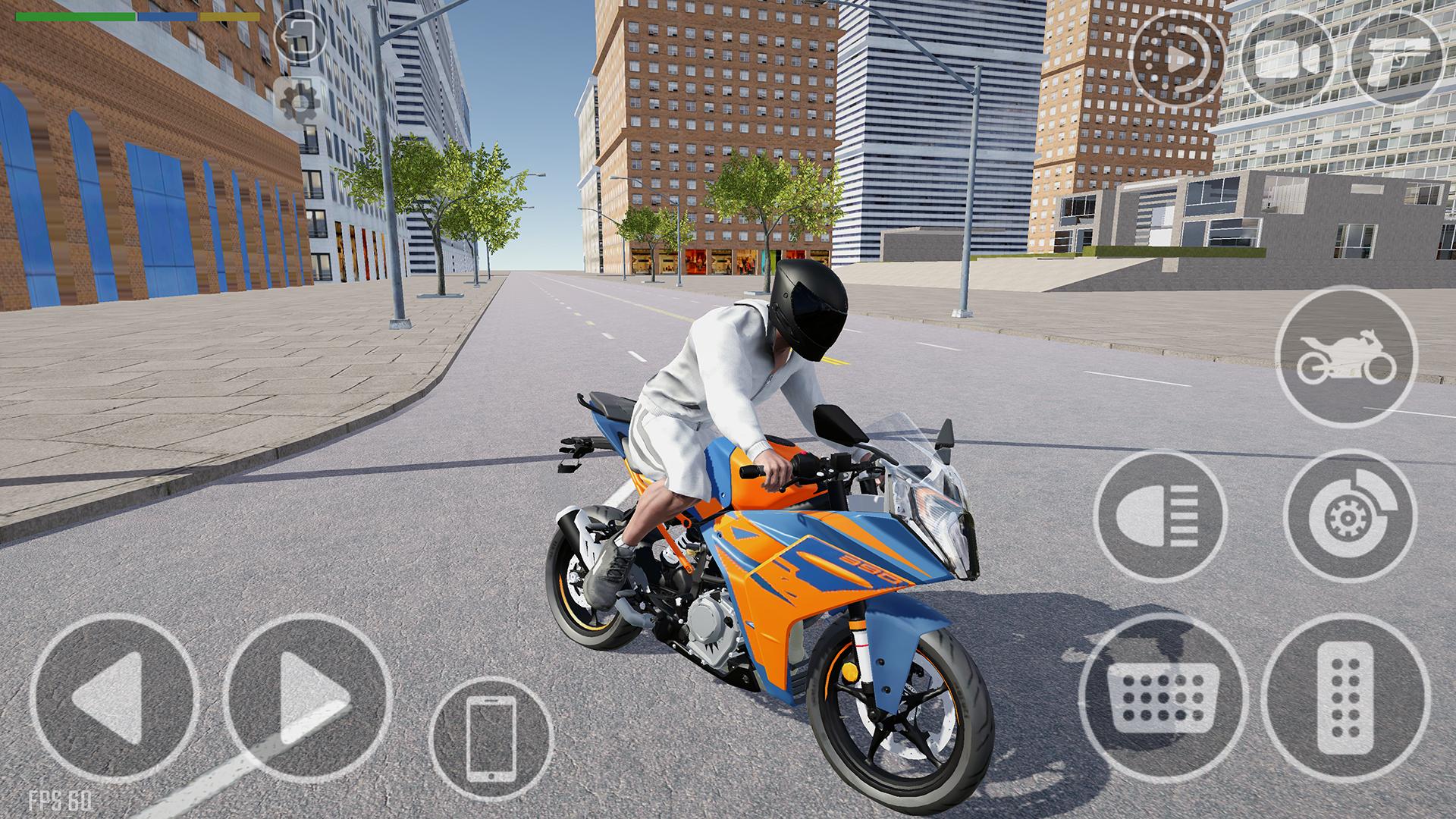This screenshot has width=1456, height=819.
Task: Equip the pistol weapon
Action: tap(1401, 58)
